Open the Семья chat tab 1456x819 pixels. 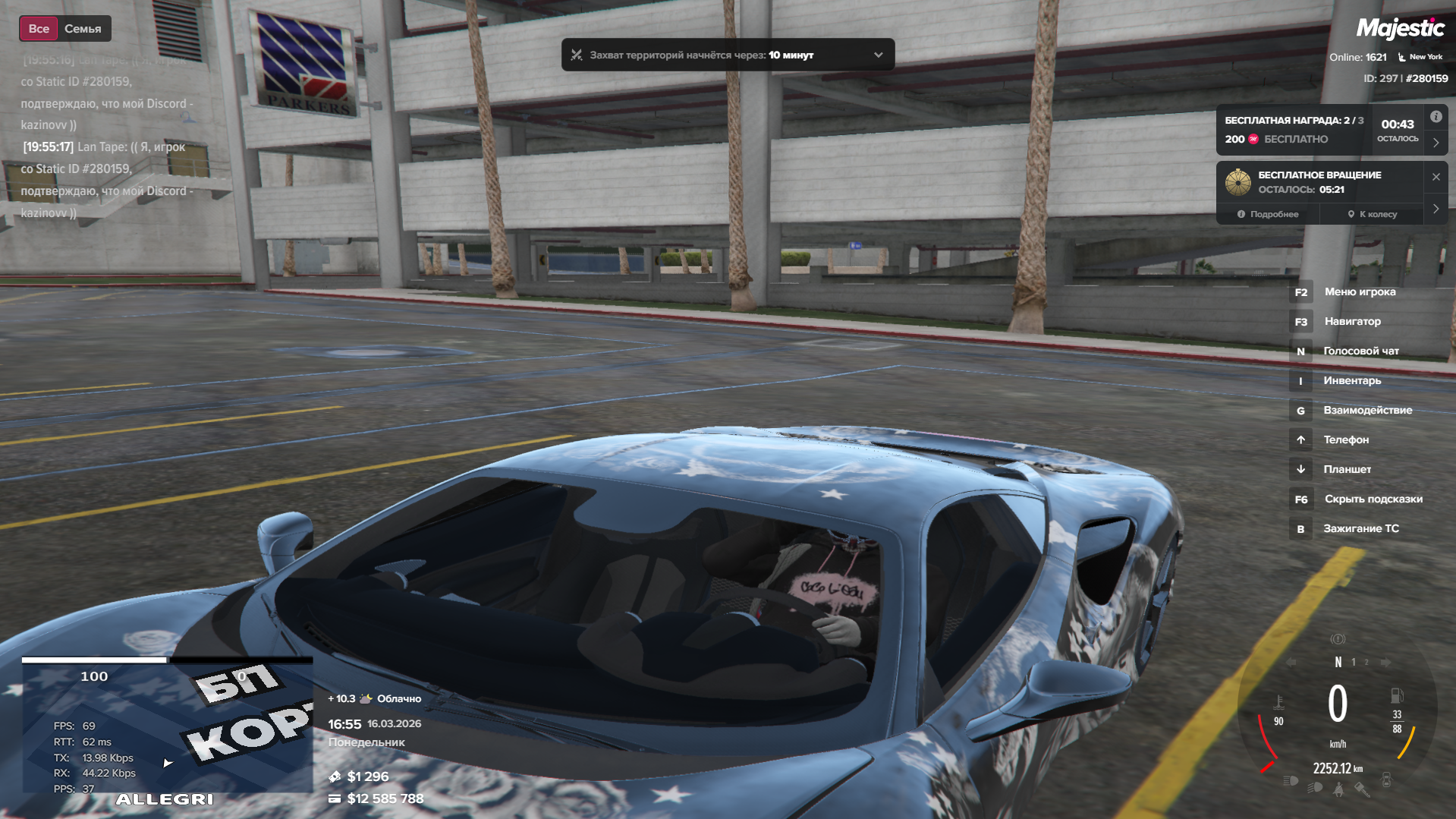click(x=83, y=29)
